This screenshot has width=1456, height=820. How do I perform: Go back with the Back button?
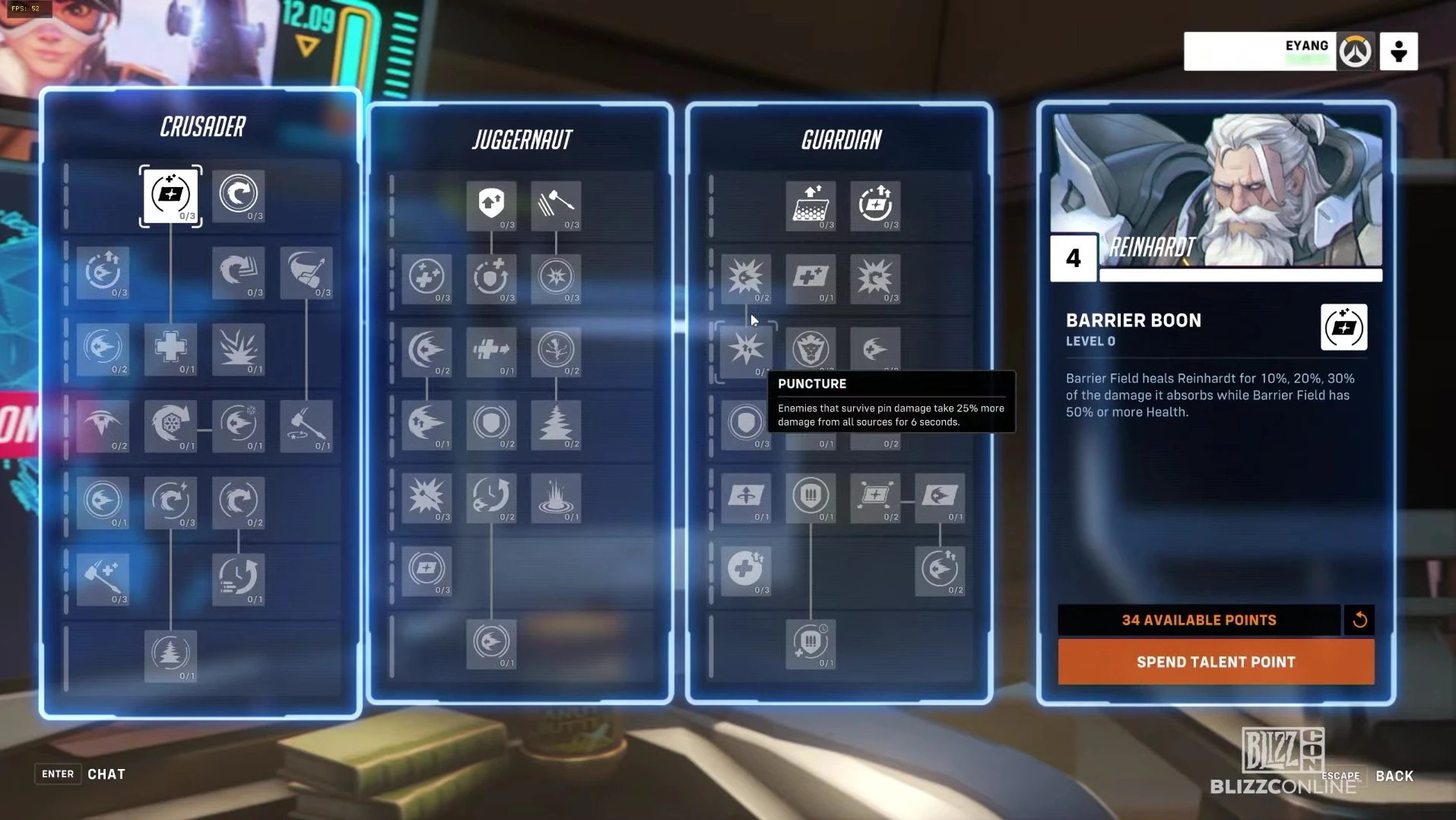tap(1393, 776)
